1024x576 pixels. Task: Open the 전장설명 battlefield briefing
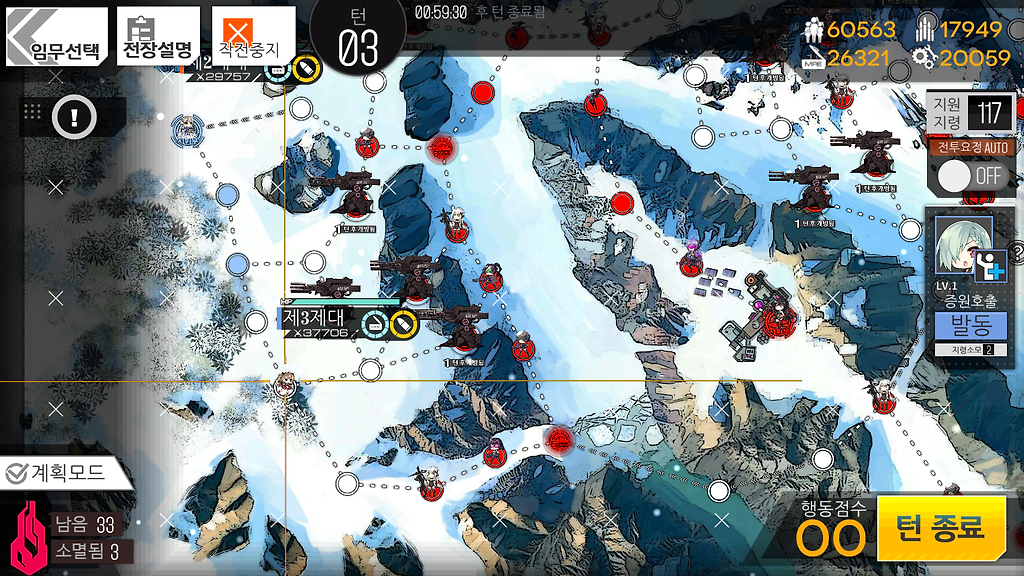pos(157,38)
